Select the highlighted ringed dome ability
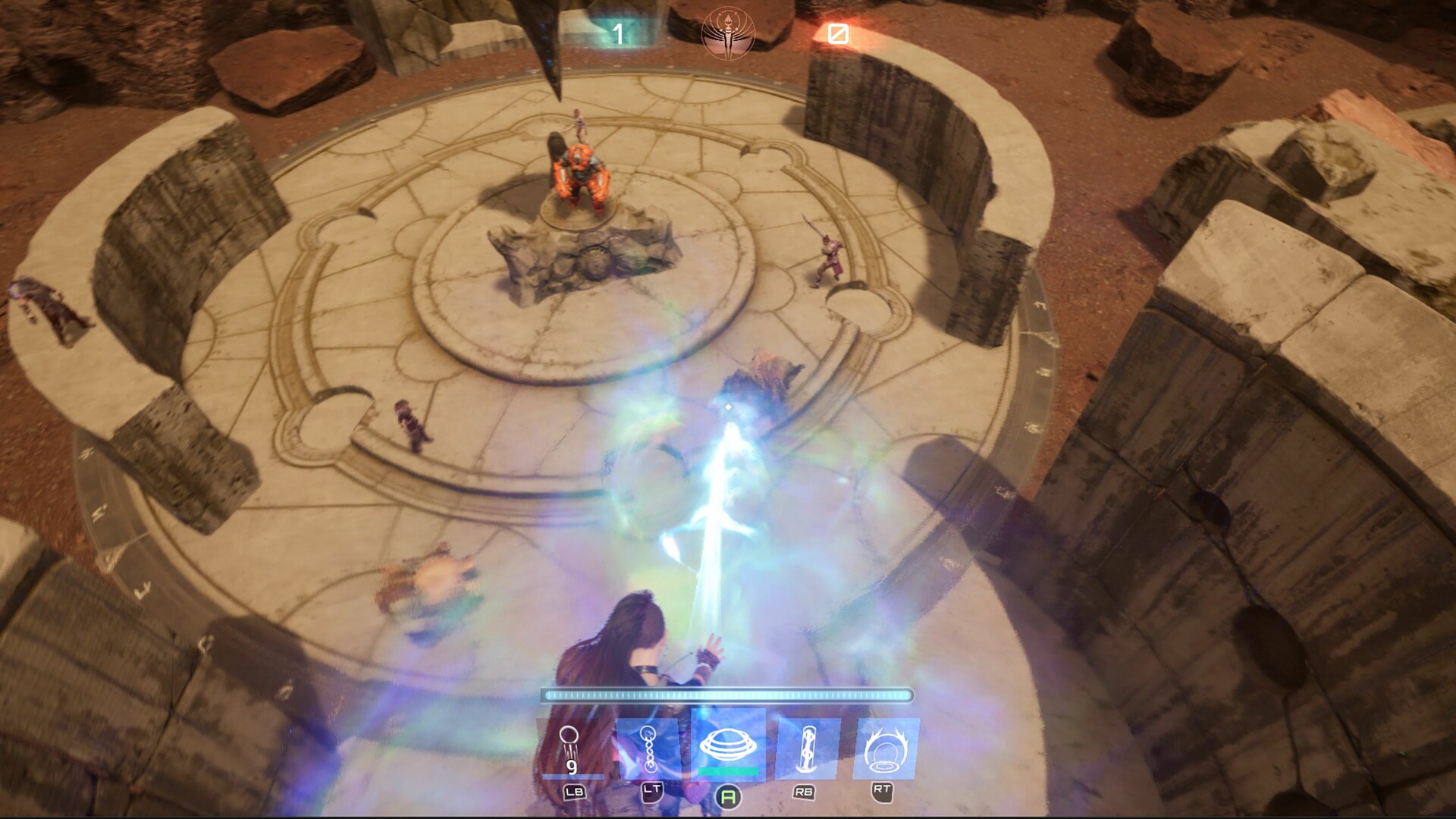 (728, 746)
